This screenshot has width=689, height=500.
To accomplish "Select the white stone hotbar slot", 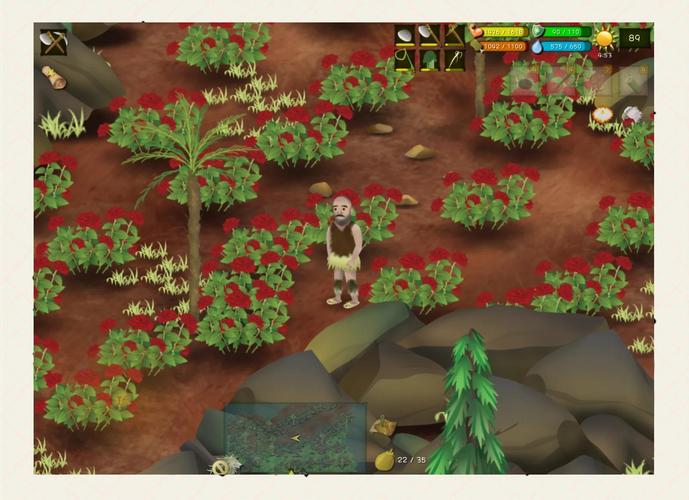I will tap(405, 36).
